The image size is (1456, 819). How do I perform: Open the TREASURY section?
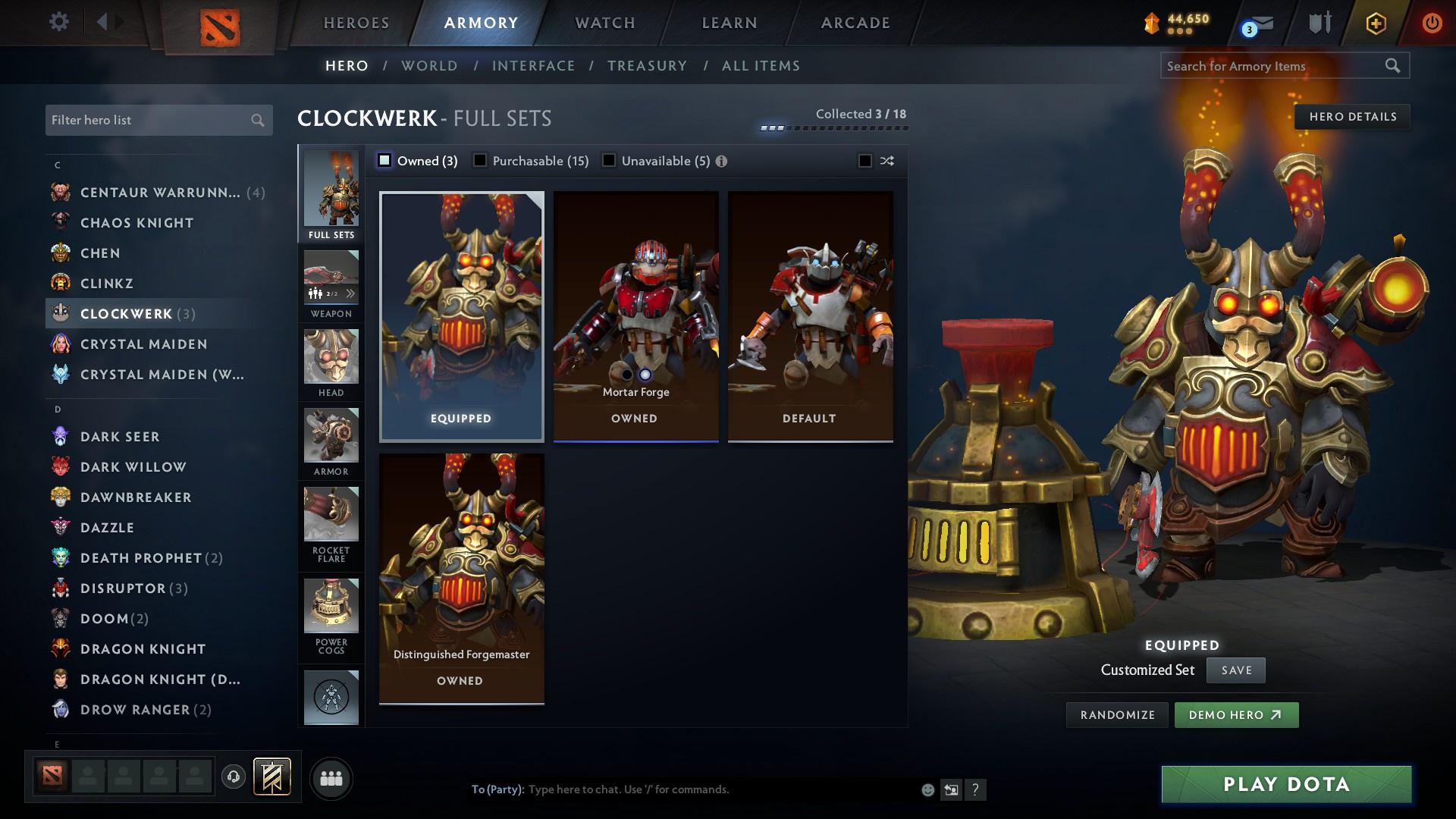[x=646, y=66]
